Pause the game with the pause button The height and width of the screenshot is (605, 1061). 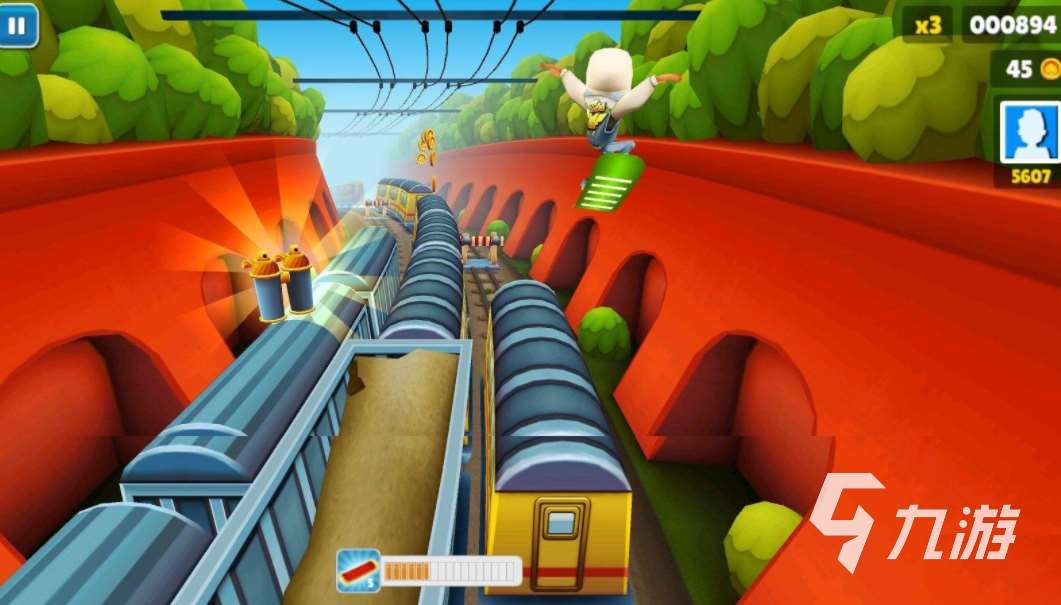pos(18,24)
